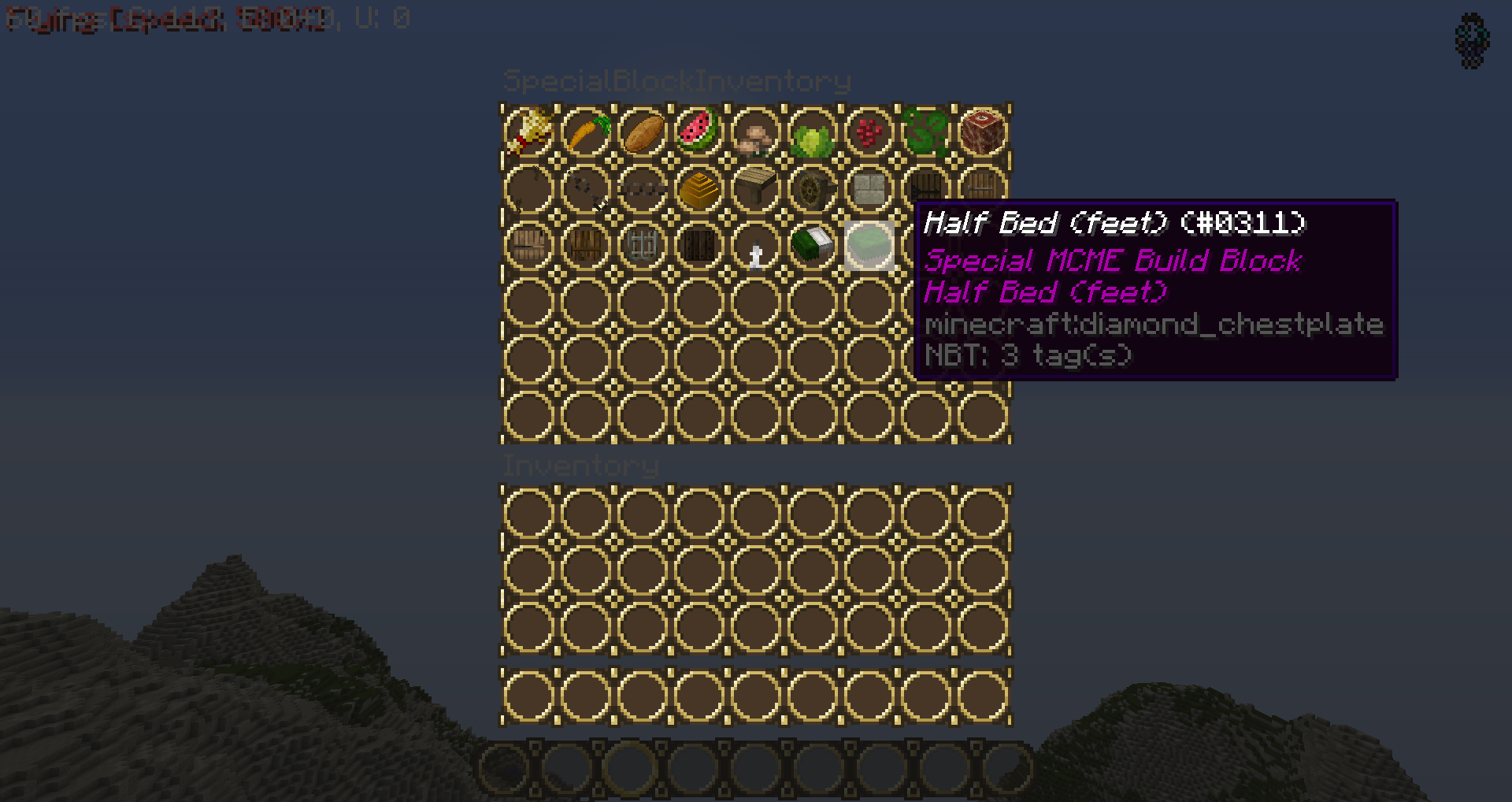Click the brown mushrooms slot
Image resolution: width=1512 pixels, height=802 pixels.
(x=756, y=132)
